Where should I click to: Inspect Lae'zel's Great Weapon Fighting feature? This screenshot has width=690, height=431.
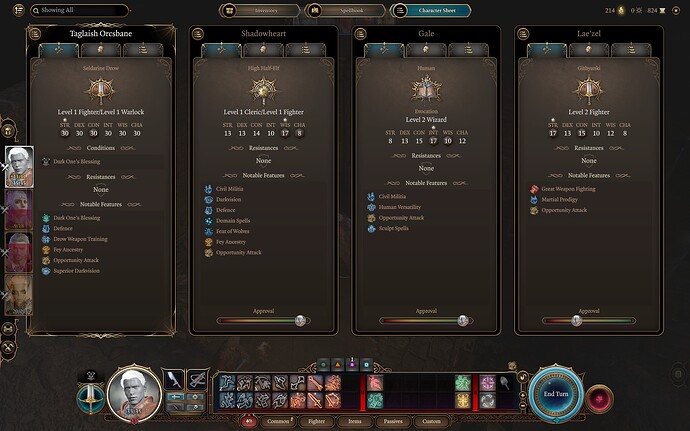coord(568,188)
